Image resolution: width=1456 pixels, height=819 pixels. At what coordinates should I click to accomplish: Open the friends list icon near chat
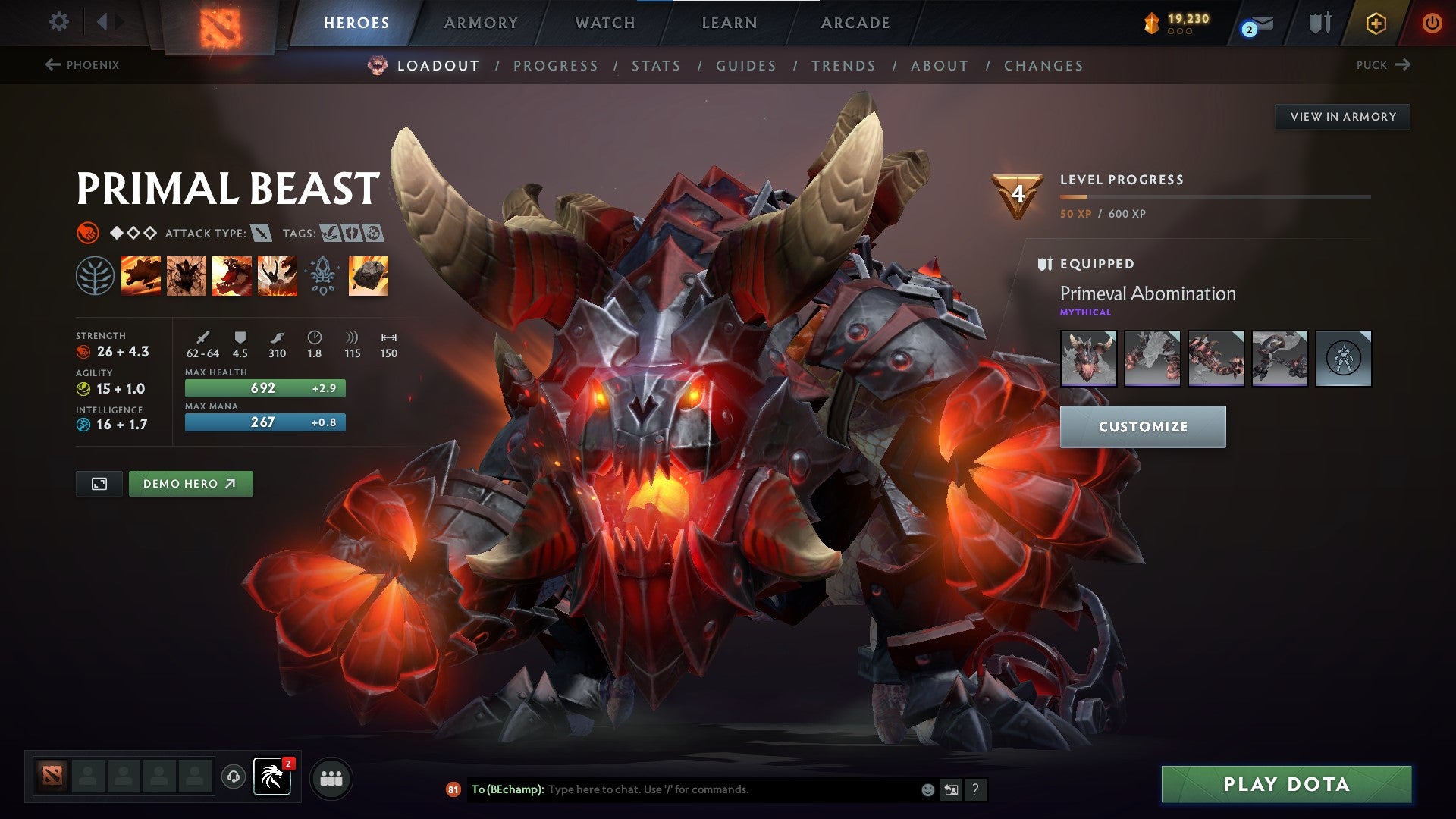tap(331, 778)
